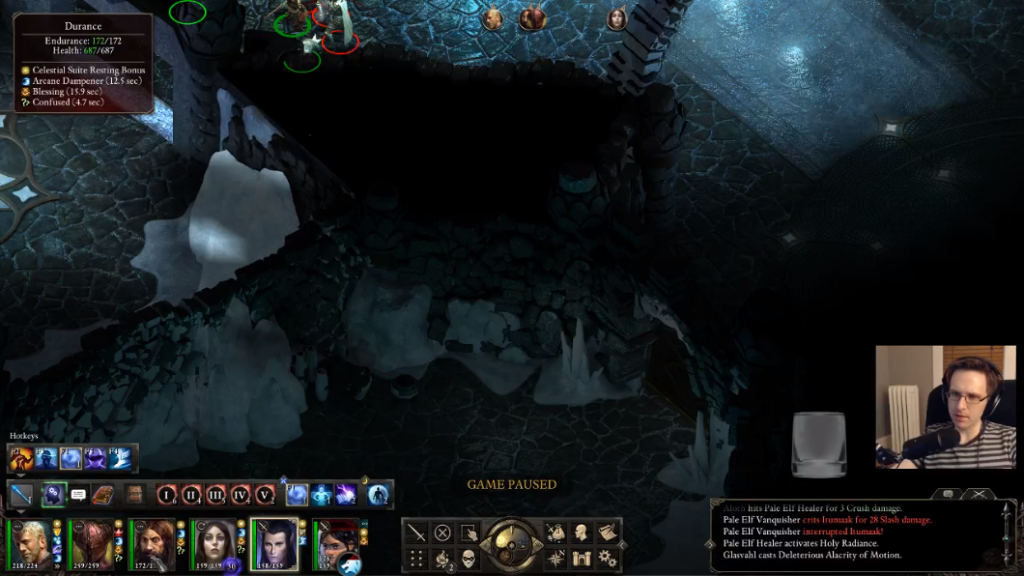Open the stronghold castle screen
Viewport: 1024px width, 576px height.
[581, 558]
